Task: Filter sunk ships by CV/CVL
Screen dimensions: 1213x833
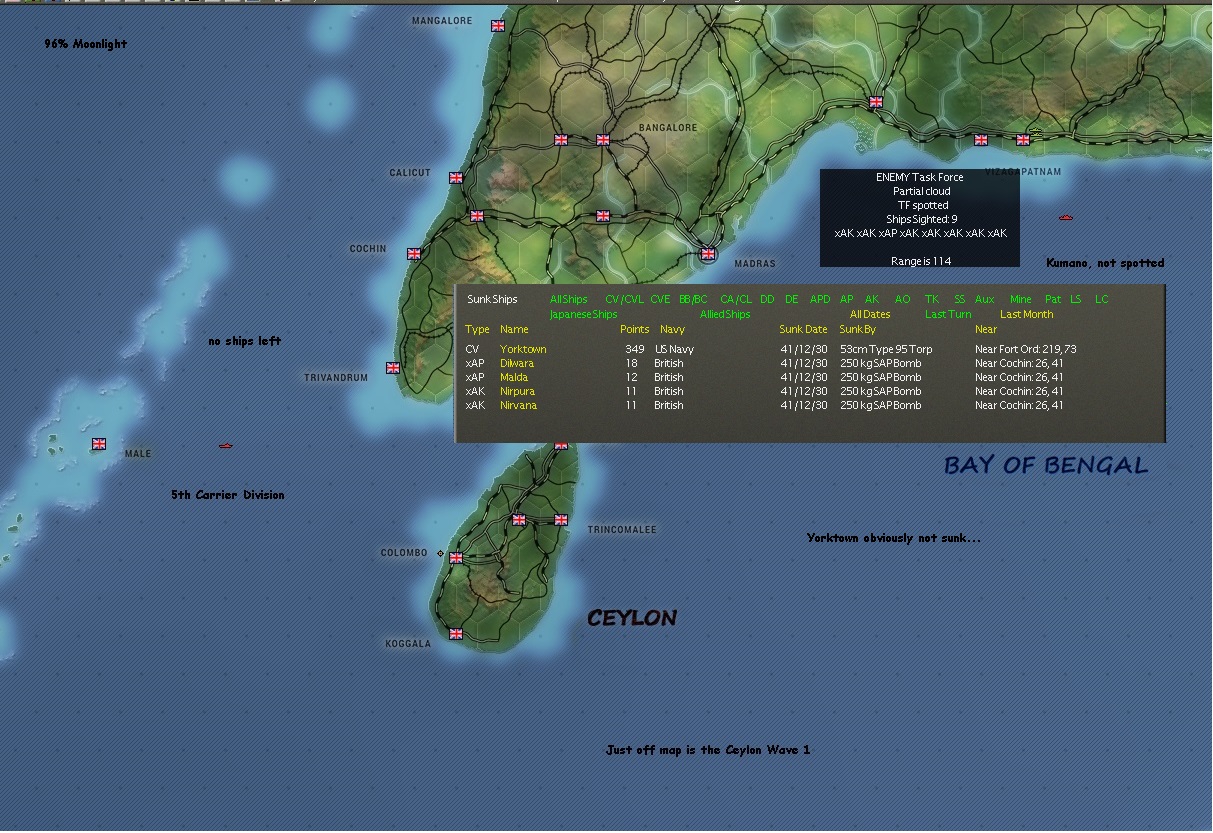Action: pyautogui.click(x=624, y=299)
